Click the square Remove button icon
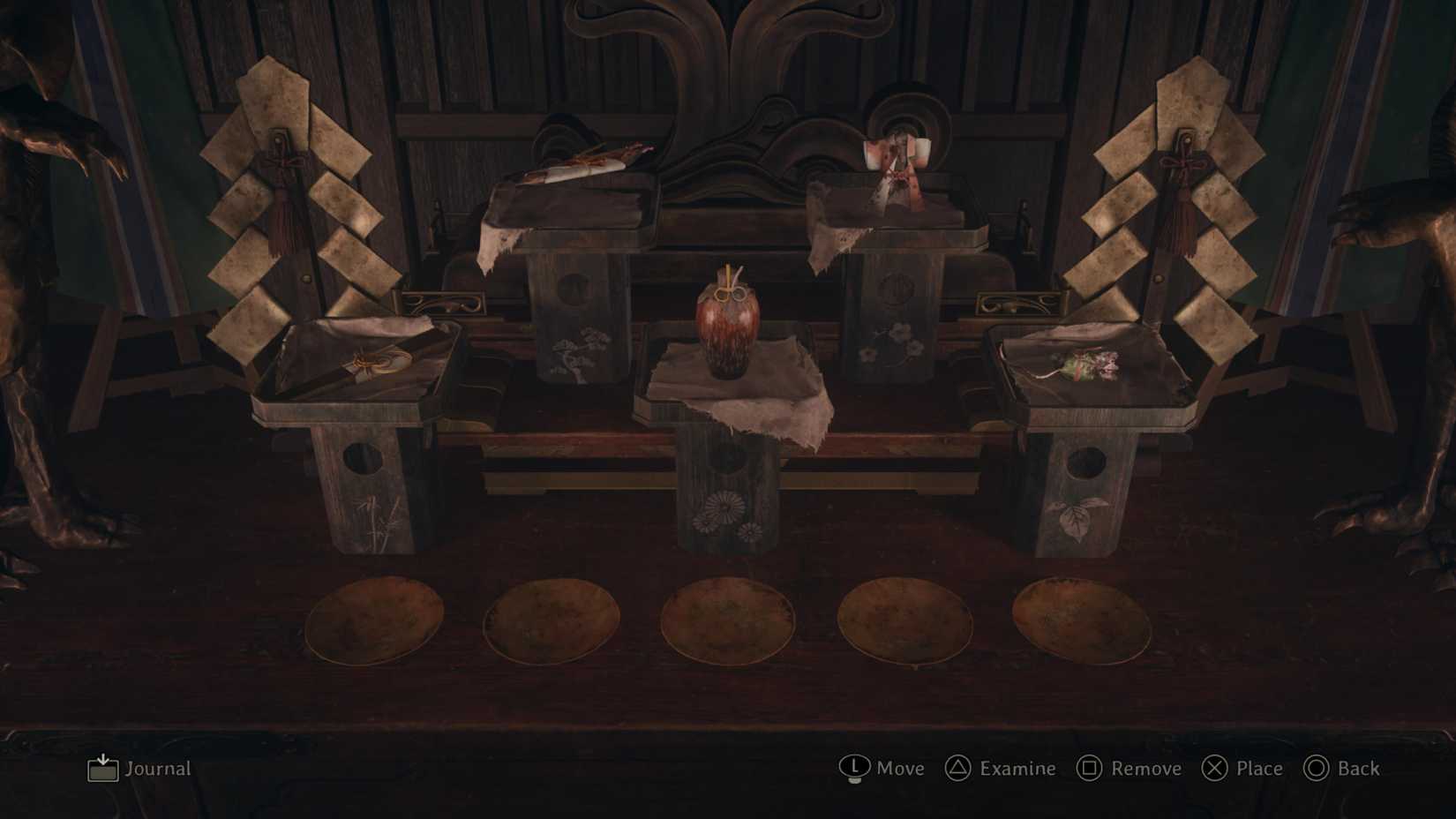 1091,769
